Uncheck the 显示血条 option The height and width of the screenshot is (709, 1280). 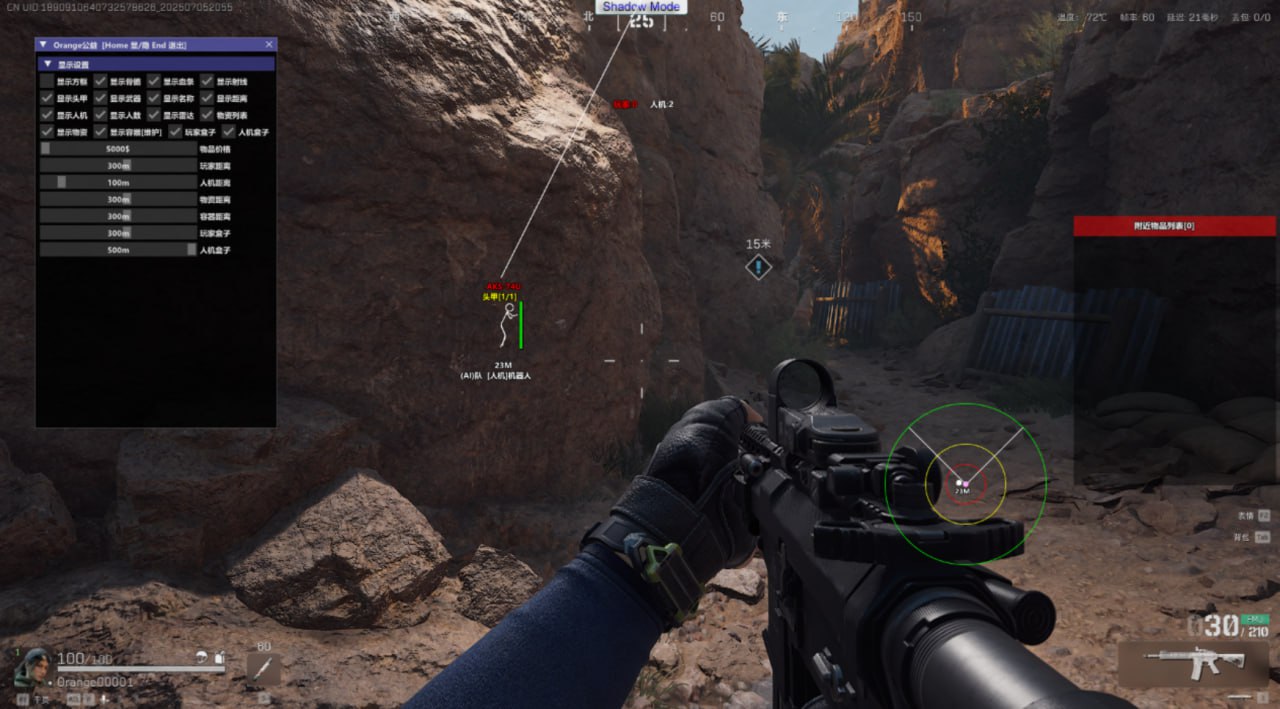pos(154,81)
